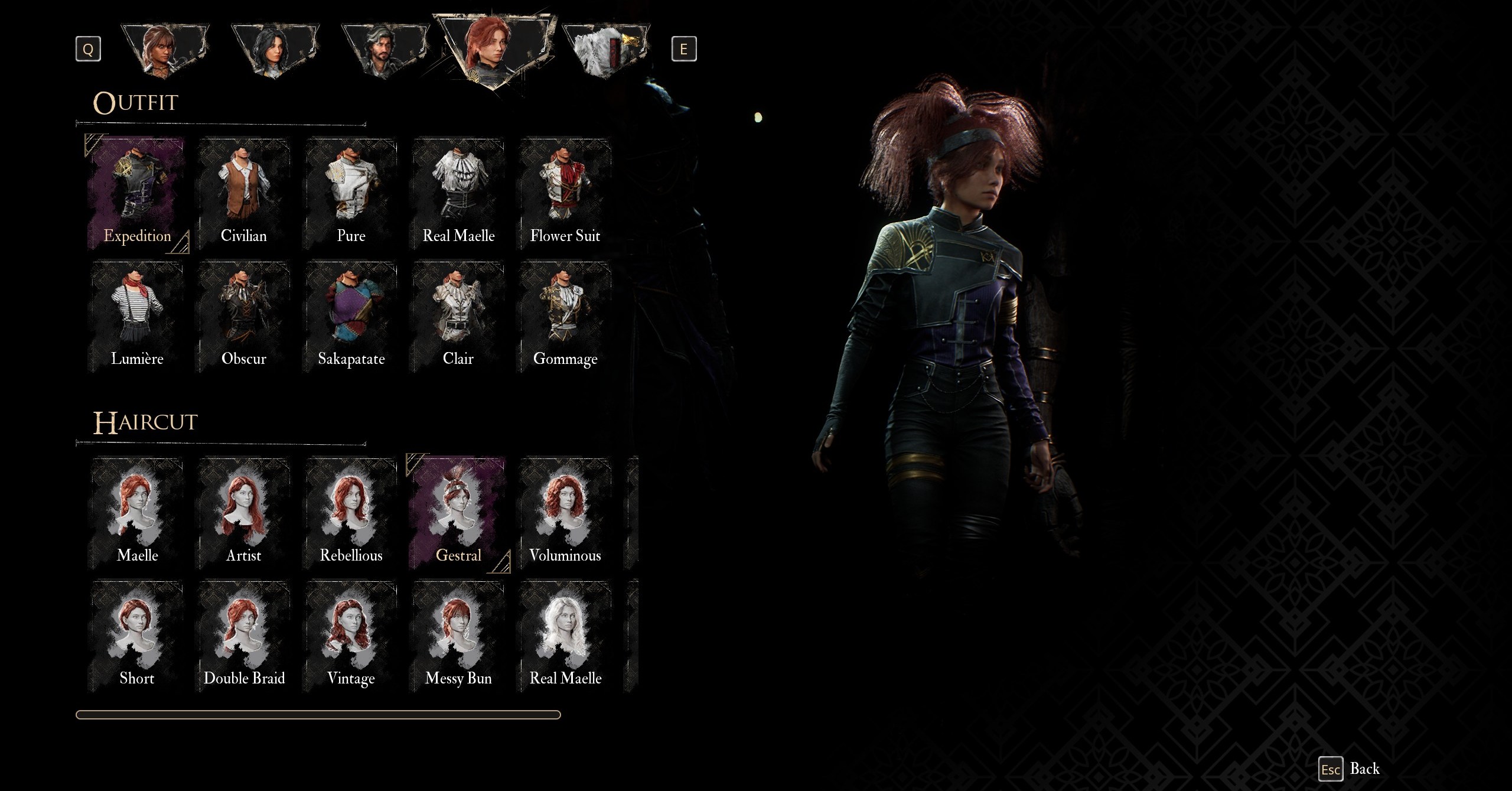Pick the Flower Suit outfit
1512x791 pixels.
[565, 194]
